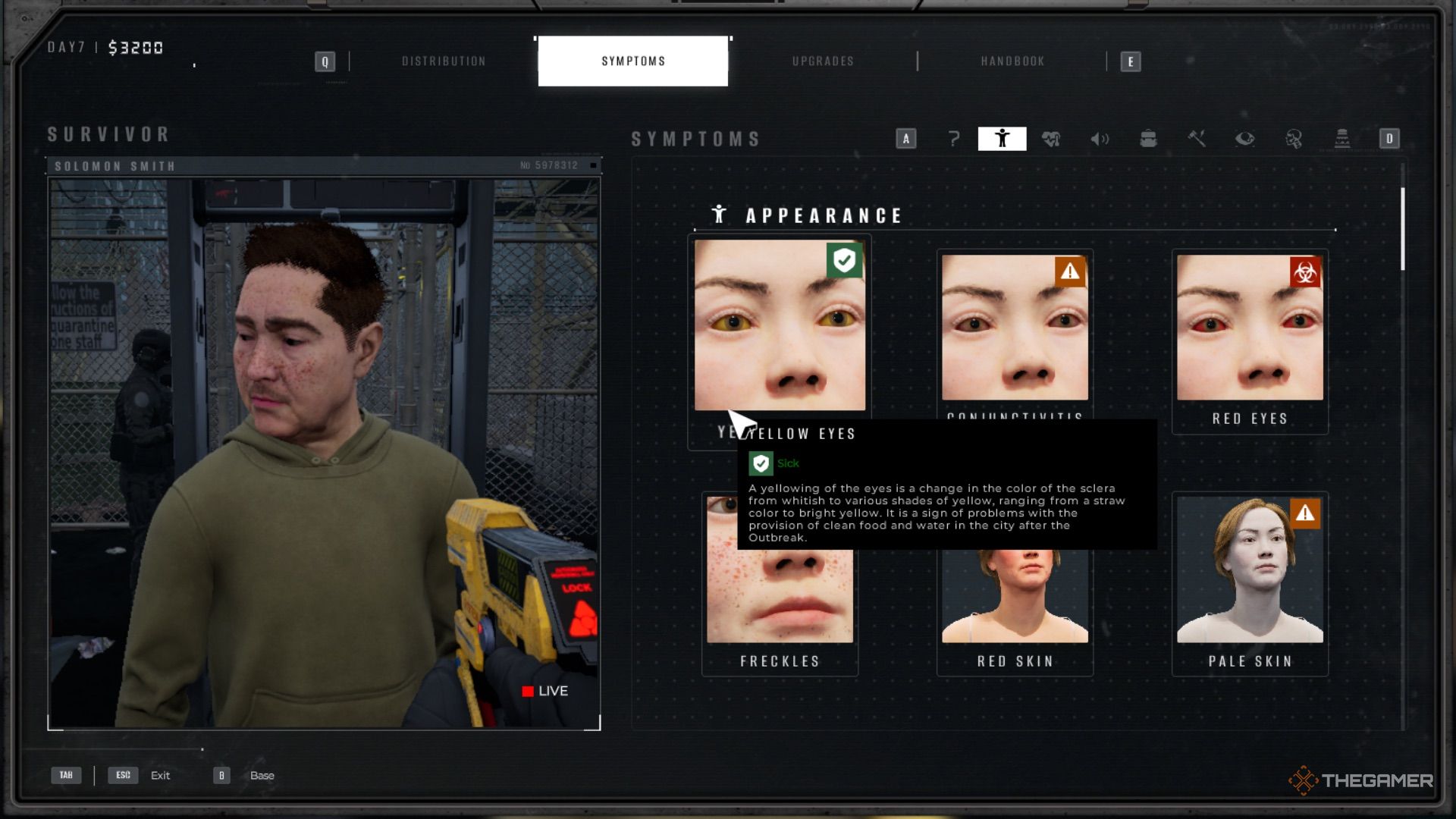Choose the last stacked-figure symptom category
Screen dimensions: 1456x819
pyautogui.click(x=1342, y=139)
